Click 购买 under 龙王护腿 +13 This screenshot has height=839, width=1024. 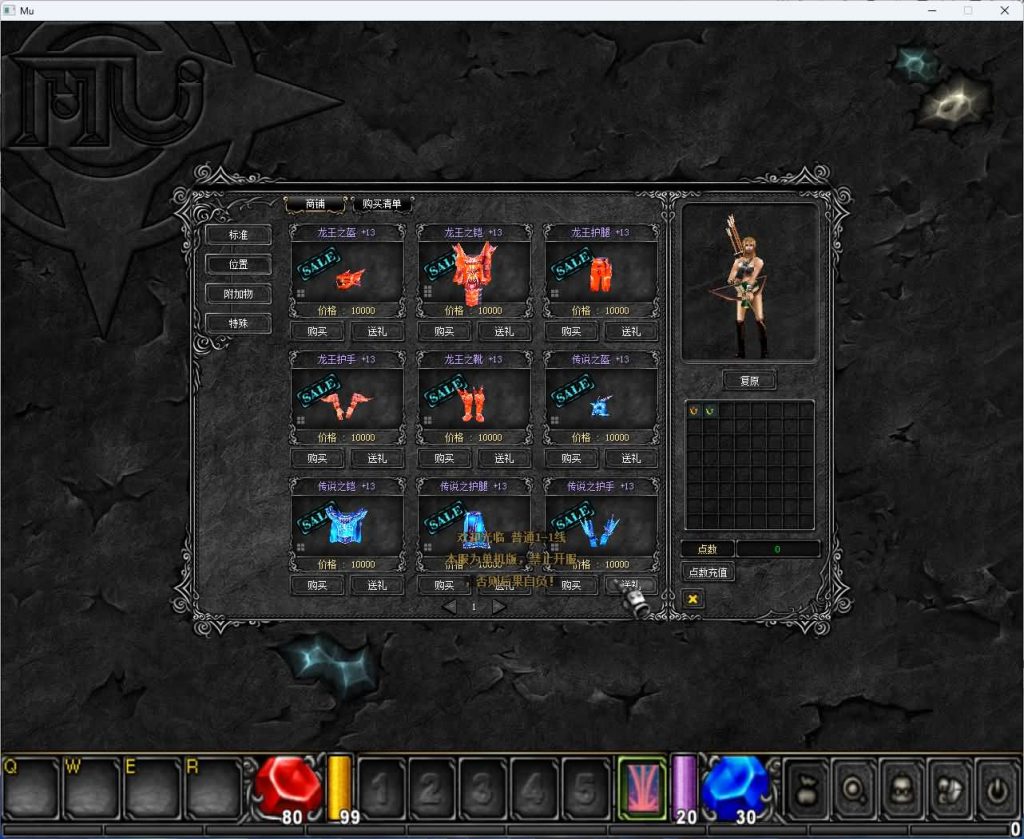(x=571, y=332)
